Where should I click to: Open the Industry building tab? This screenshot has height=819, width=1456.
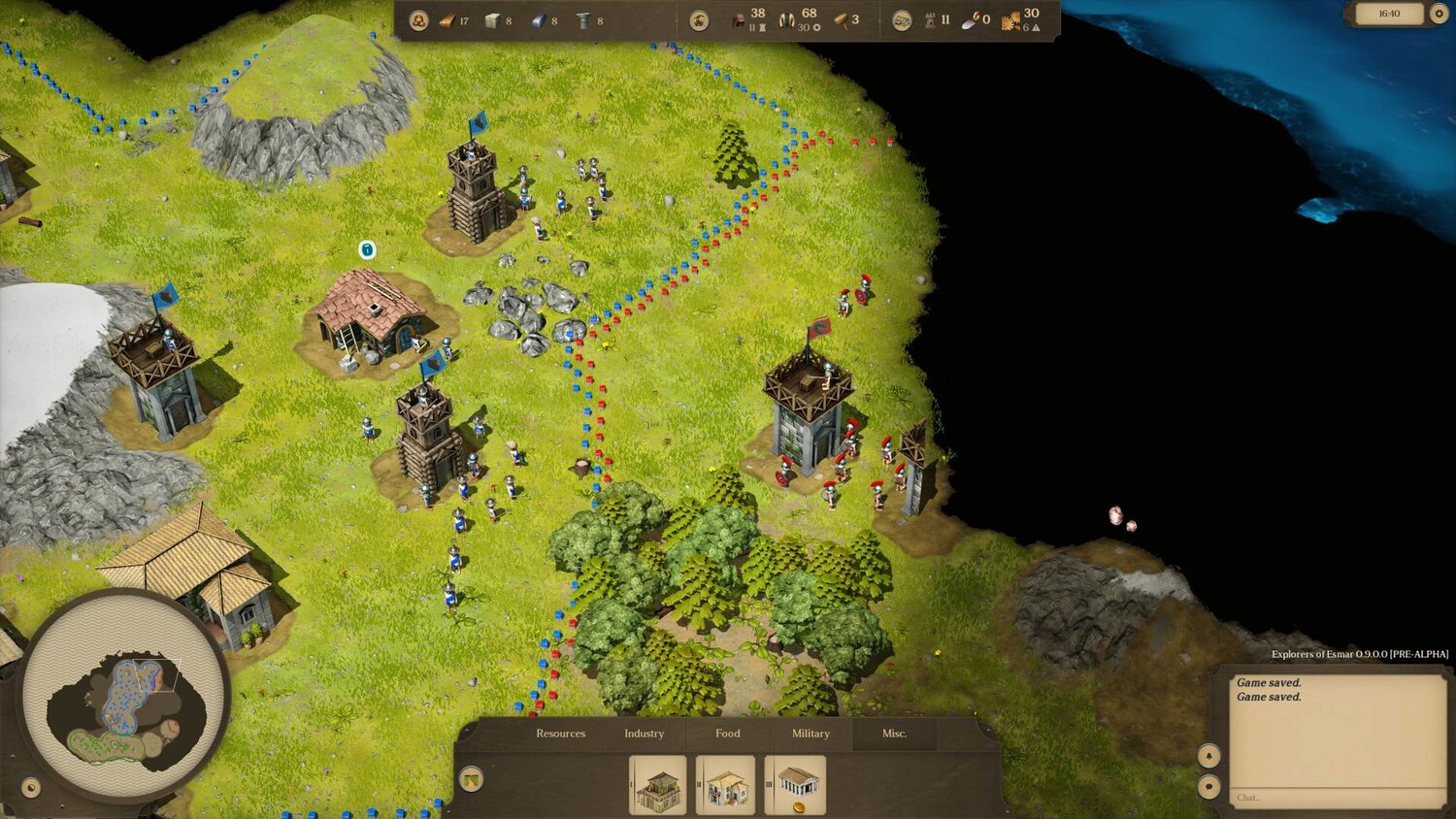tap(644, 734)
